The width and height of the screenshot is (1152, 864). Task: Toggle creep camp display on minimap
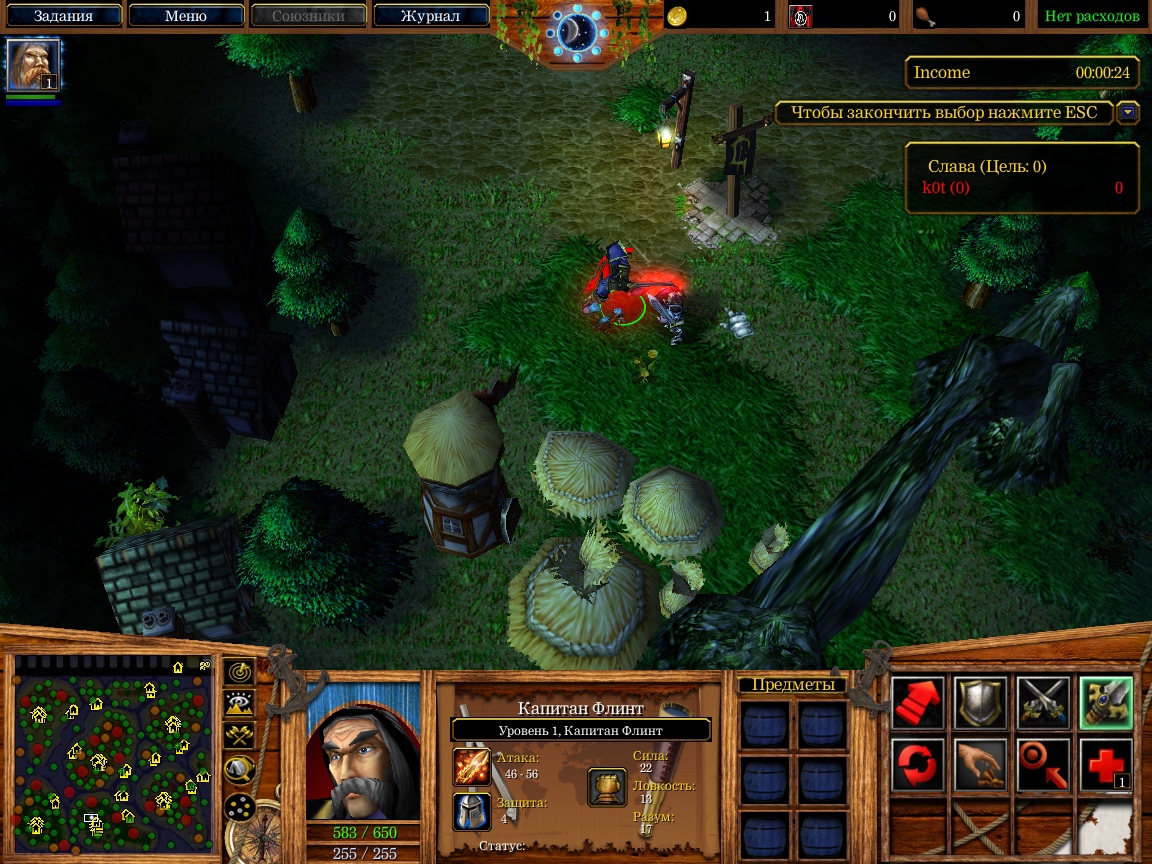pos(238,769)
